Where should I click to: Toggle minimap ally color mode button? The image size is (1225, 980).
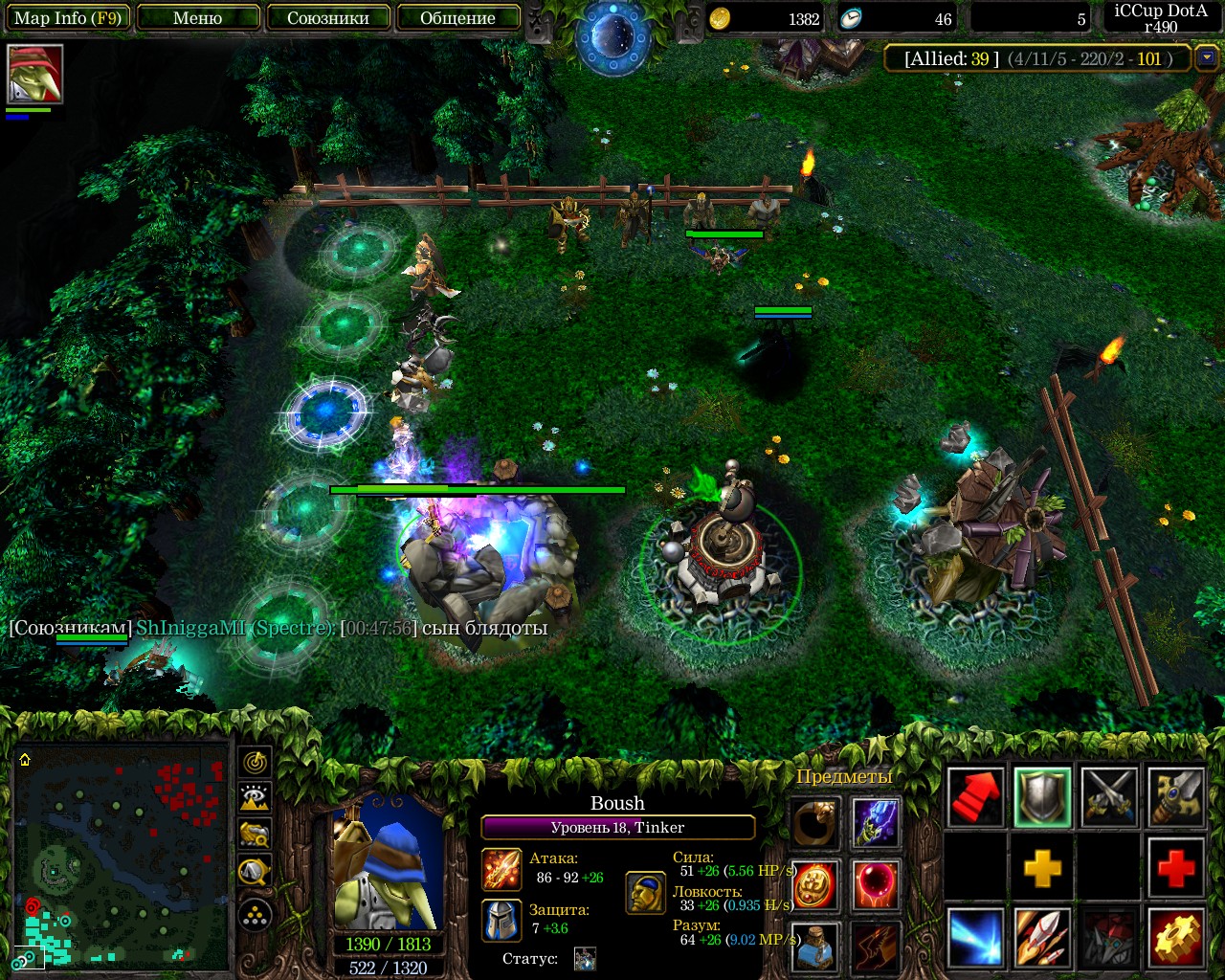click(x=255, y=834)
